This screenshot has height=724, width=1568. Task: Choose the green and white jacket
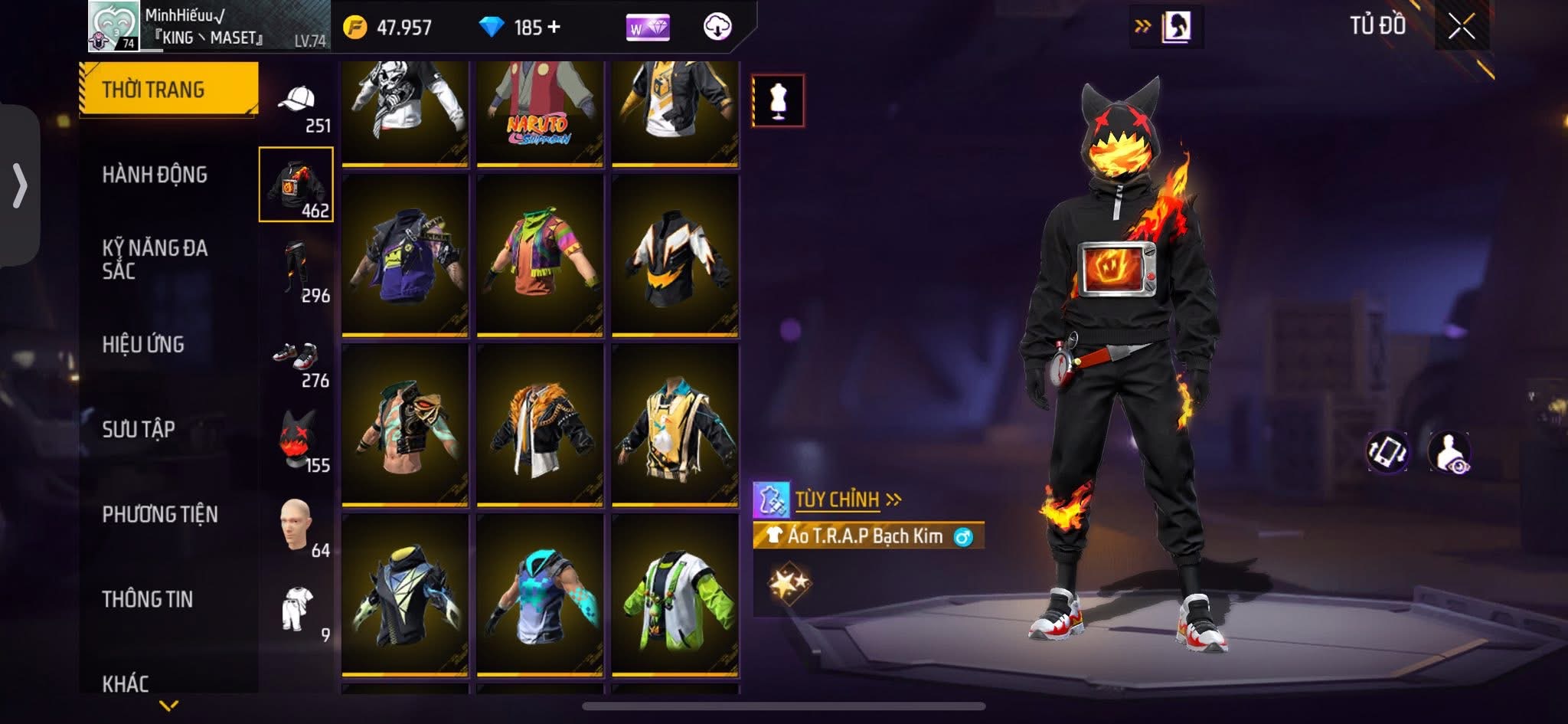[x=675, y=595]
